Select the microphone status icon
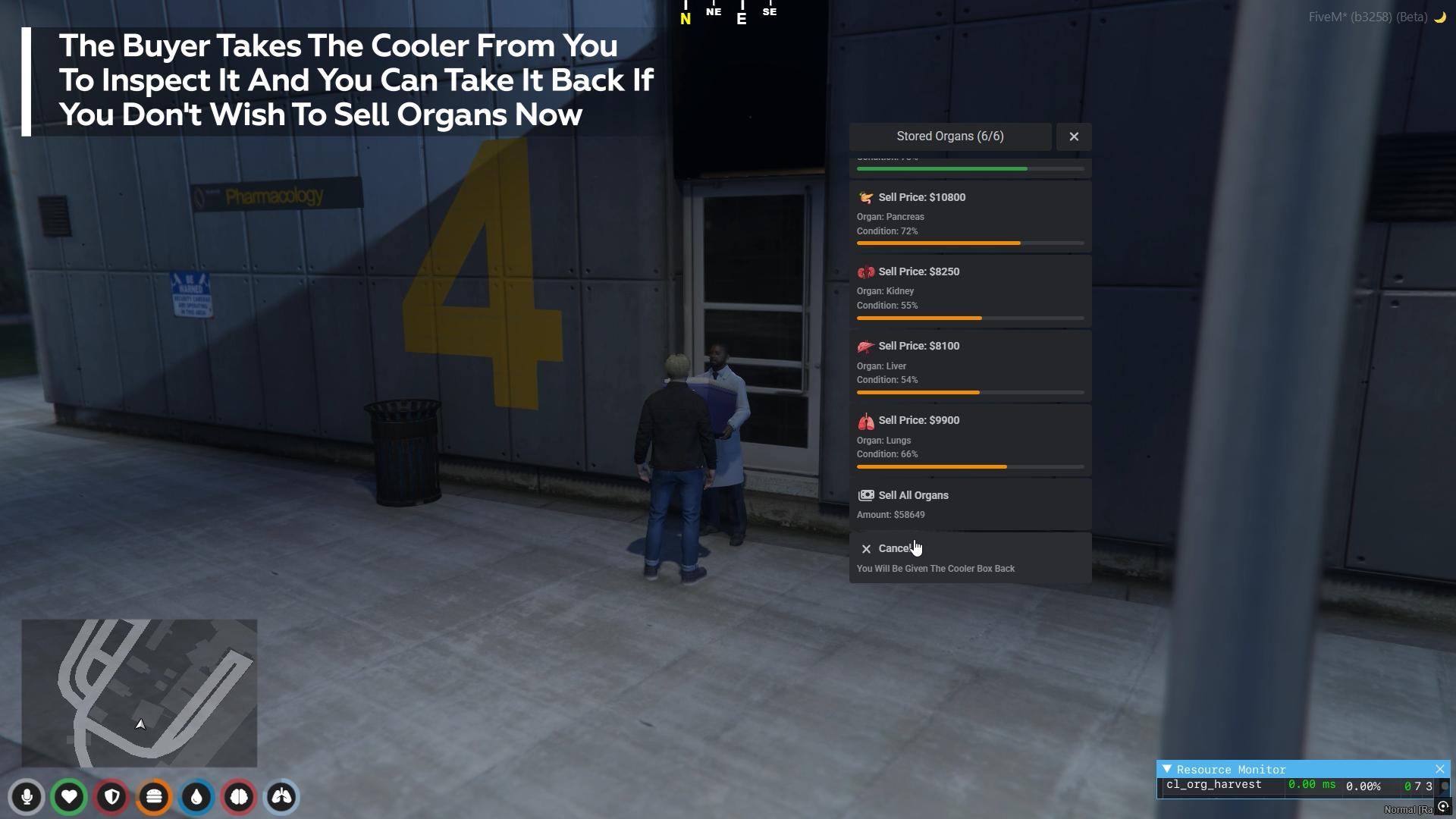This screenshot has height=819, width=1456. (27, 797)
